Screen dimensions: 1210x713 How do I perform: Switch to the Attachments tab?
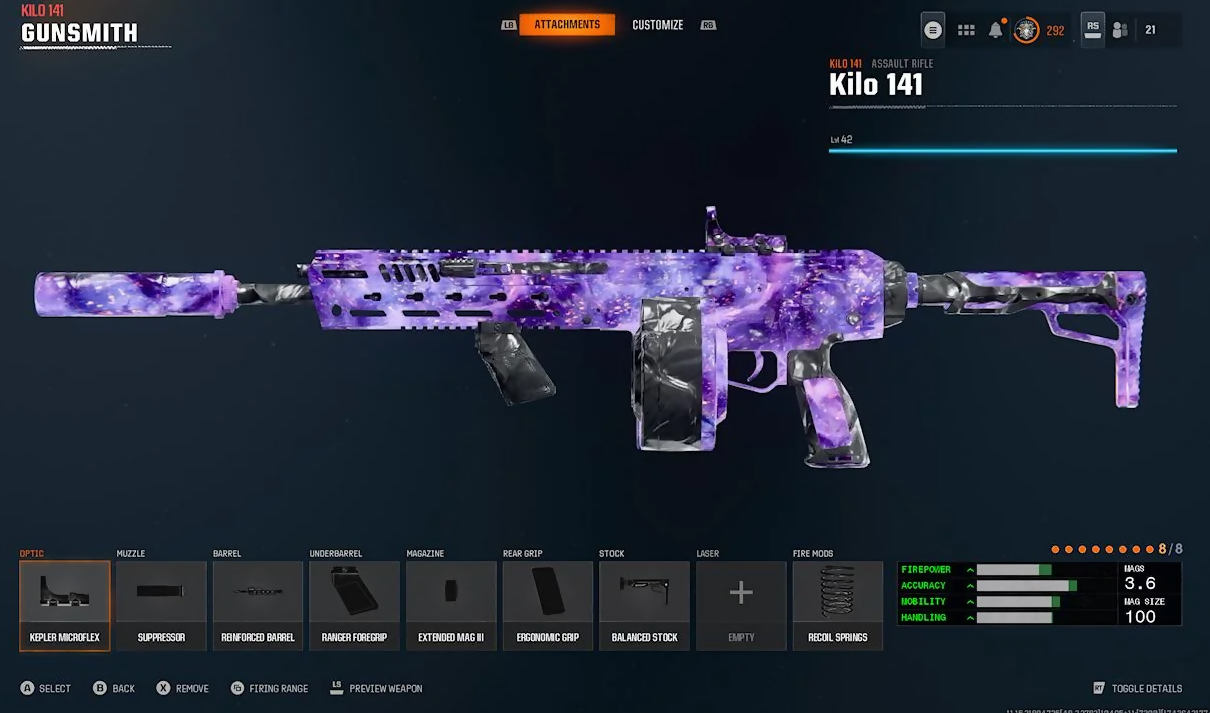pos(567,24)
